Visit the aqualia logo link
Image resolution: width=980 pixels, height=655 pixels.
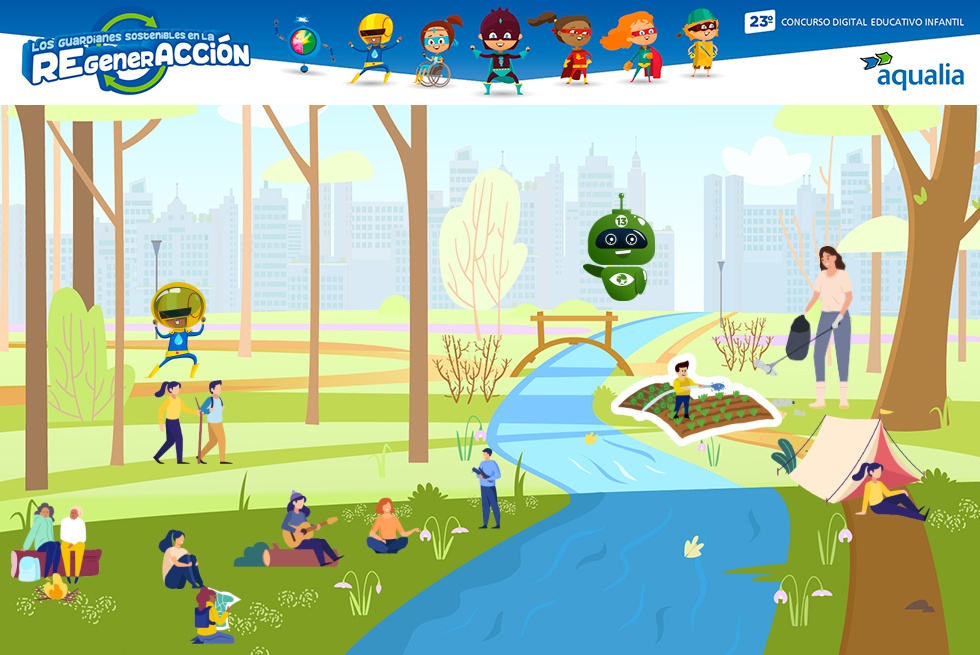point(912,71)
